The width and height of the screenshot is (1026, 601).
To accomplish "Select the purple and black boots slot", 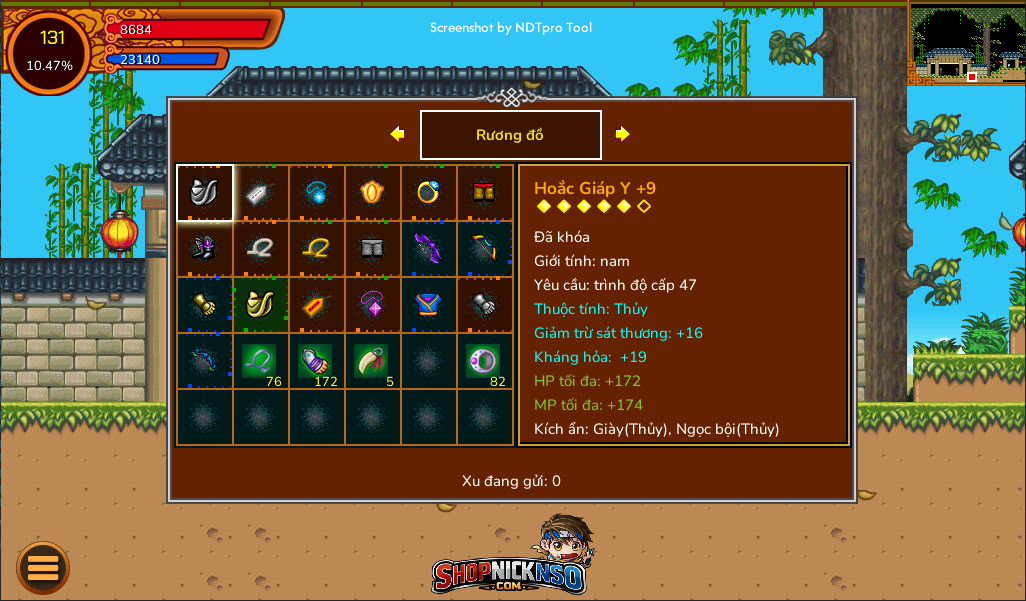I will tap(205, 249).
